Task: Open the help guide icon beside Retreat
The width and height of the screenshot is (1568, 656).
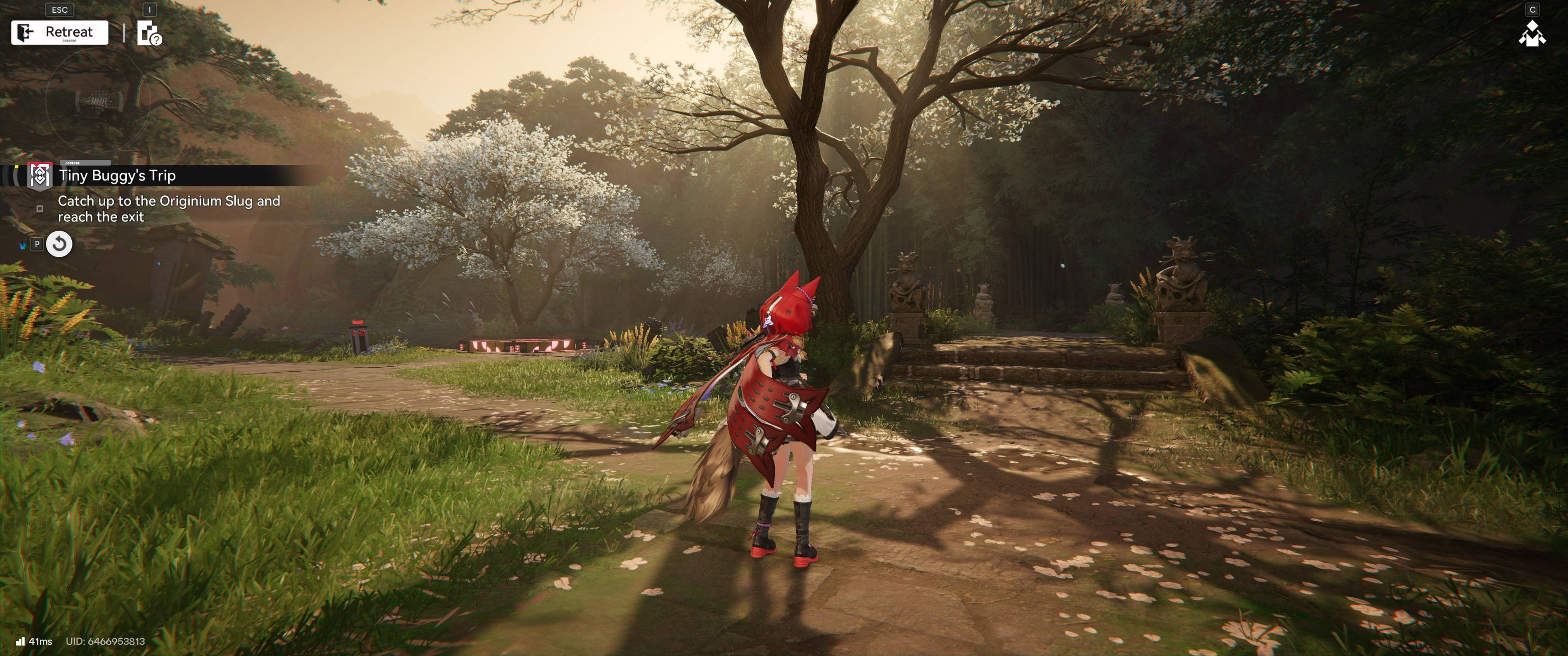Action: coord(149,33)
